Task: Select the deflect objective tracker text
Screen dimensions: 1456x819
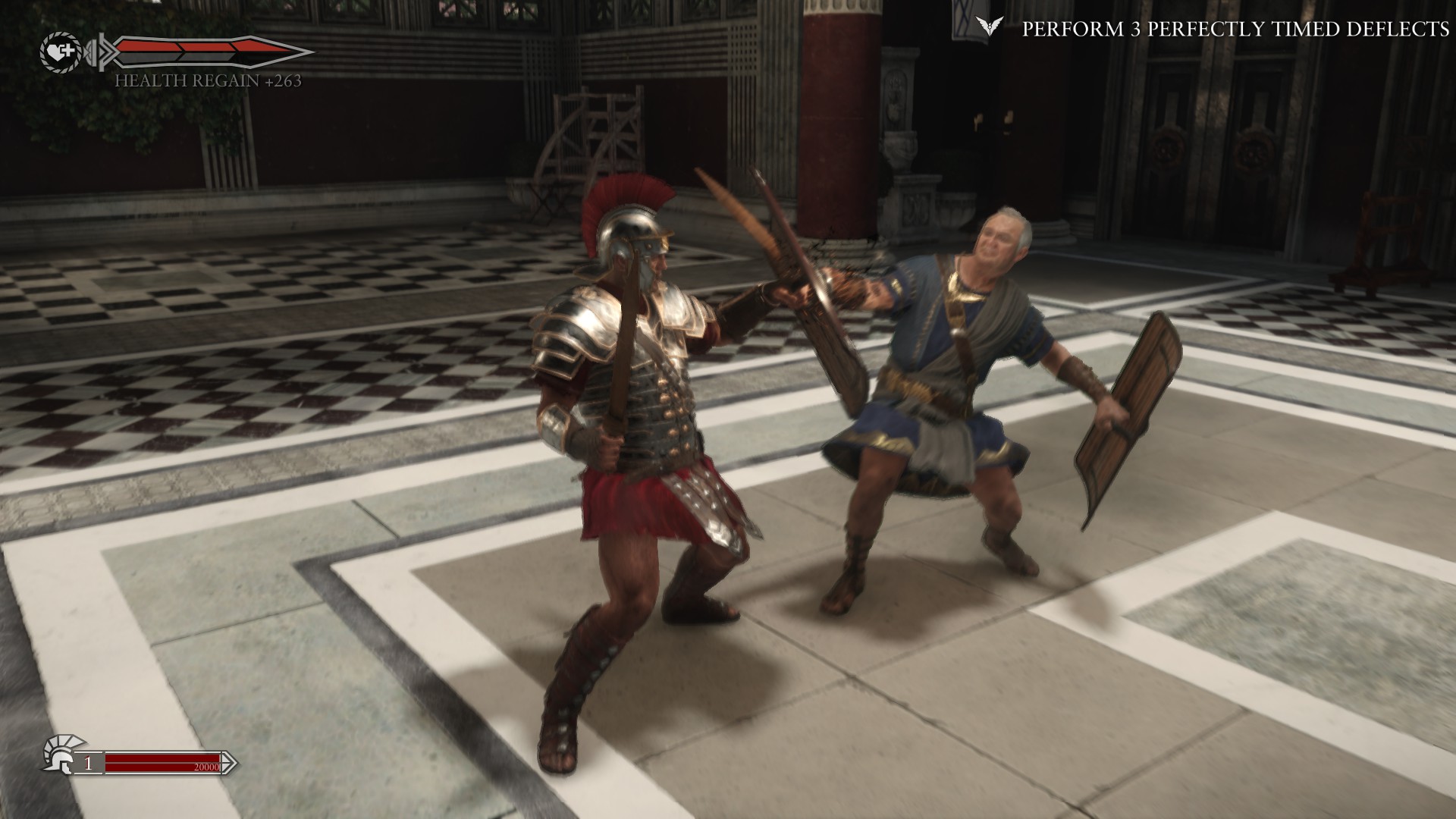Action: coord(1235,29)
